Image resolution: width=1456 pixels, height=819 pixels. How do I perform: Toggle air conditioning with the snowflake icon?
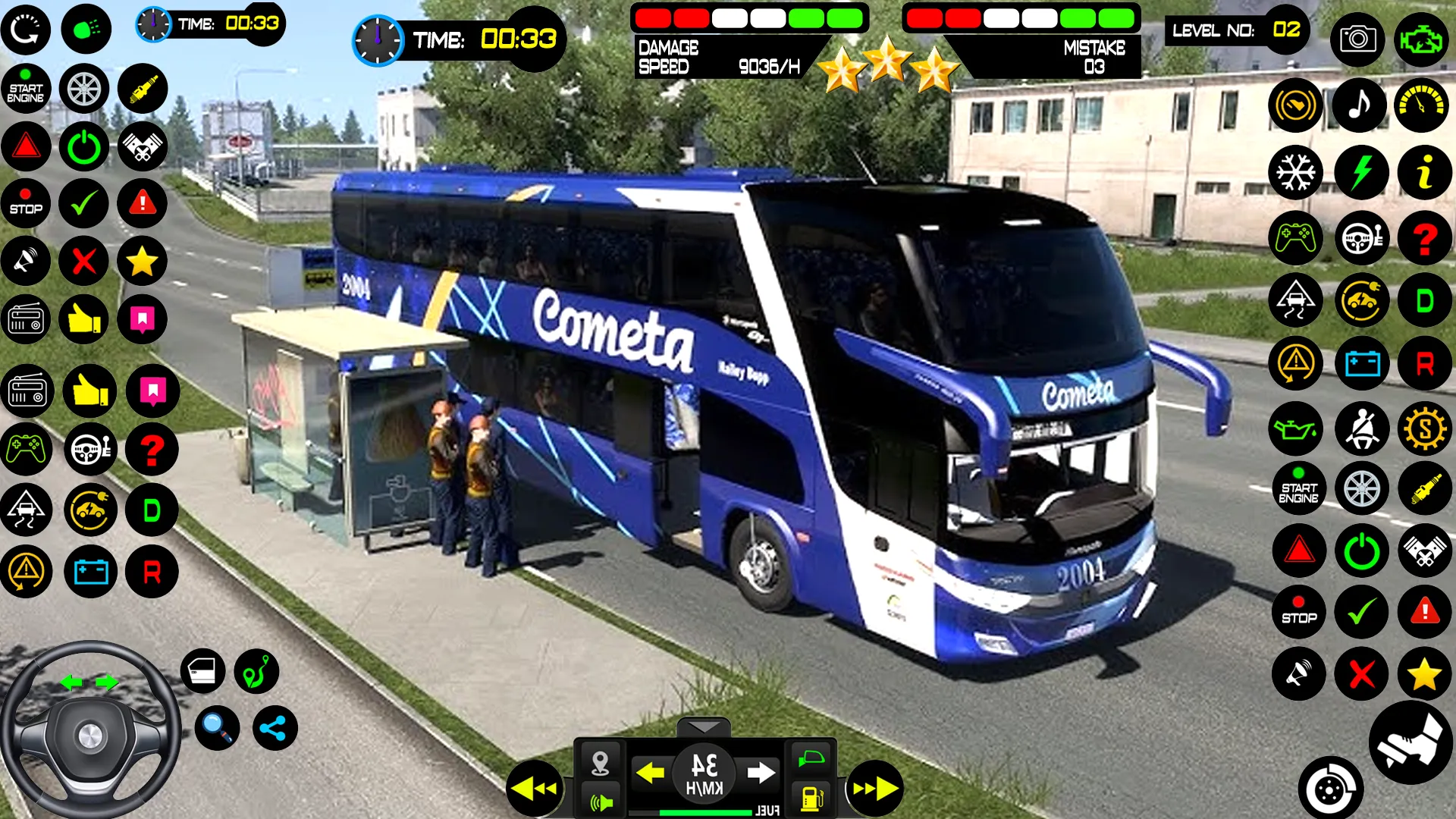(1296, 172)
